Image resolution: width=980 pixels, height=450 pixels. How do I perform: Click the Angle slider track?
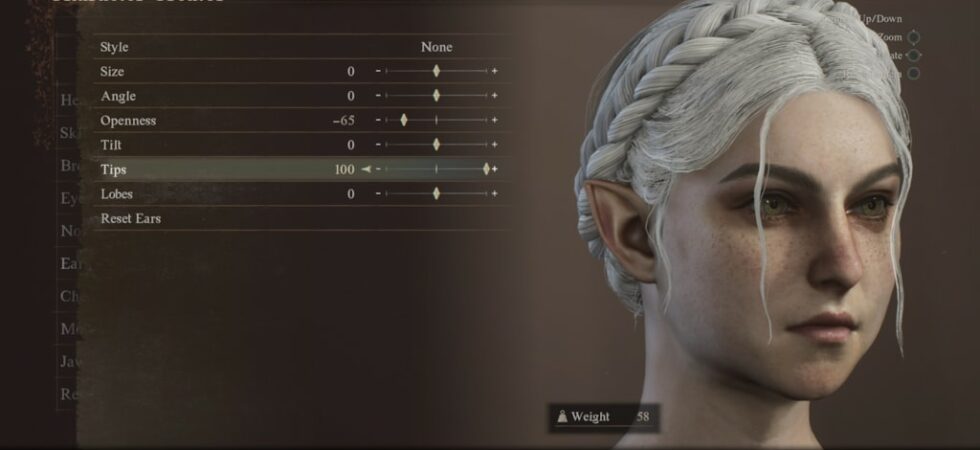pos(462,96)
